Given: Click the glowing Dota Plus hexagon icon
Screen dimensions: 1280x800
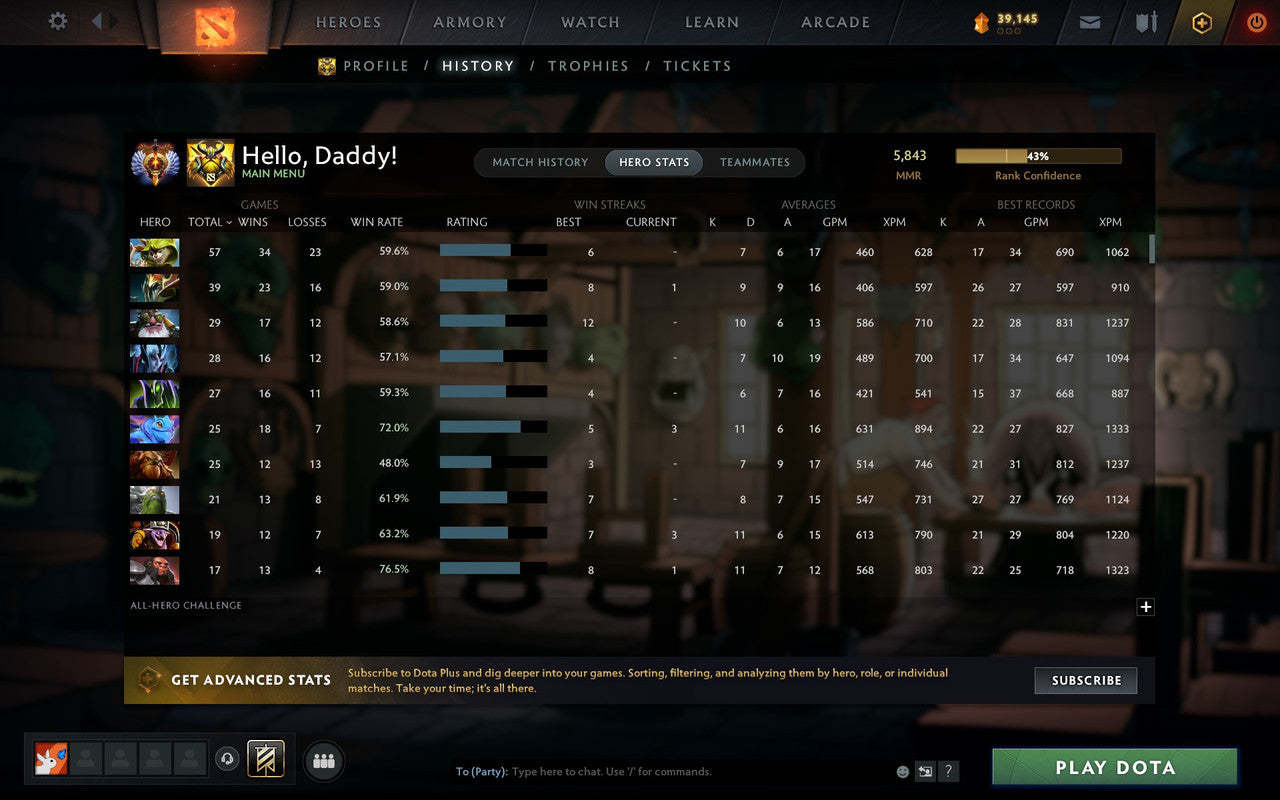Looking at the screenshot, I should (x=1201, y=21).
